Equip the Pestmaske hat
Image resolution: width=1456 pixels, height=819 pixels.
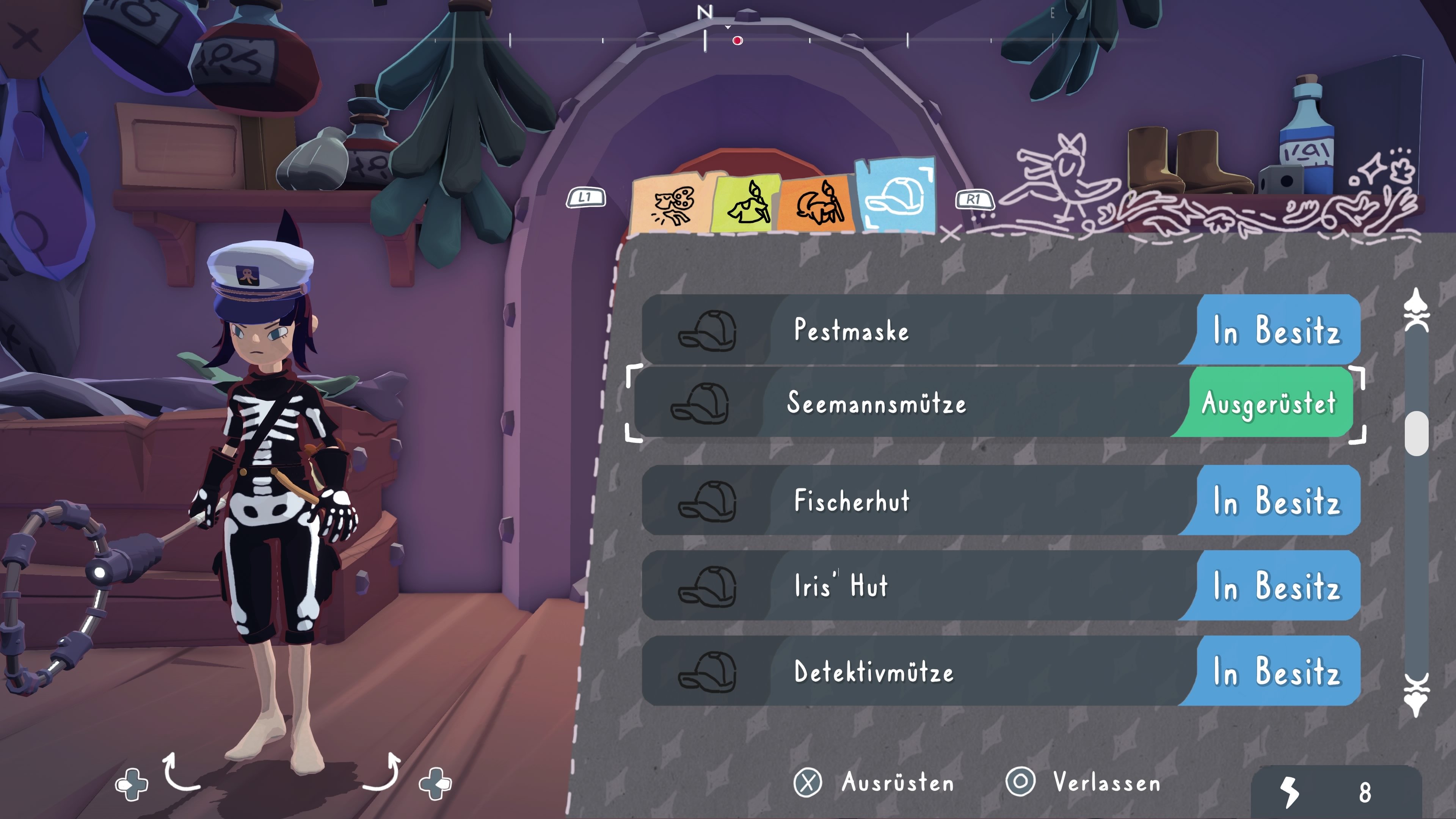click(961, 331)
